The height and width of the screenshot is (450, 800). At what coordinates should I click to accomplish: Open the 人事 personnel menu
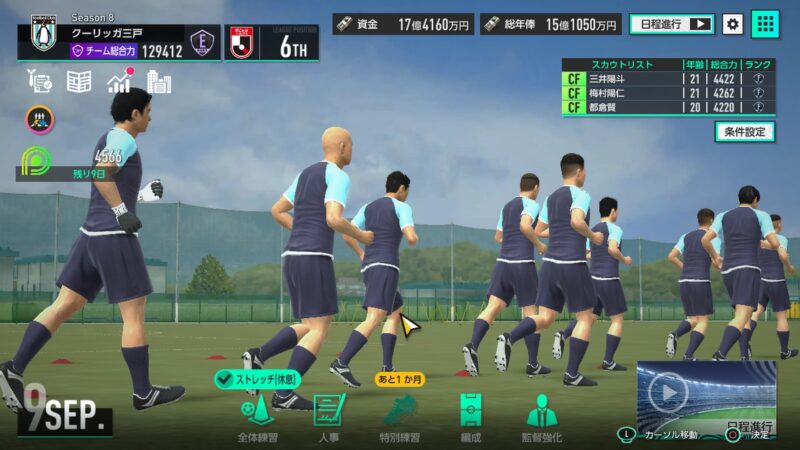click(x=329, y=415)
